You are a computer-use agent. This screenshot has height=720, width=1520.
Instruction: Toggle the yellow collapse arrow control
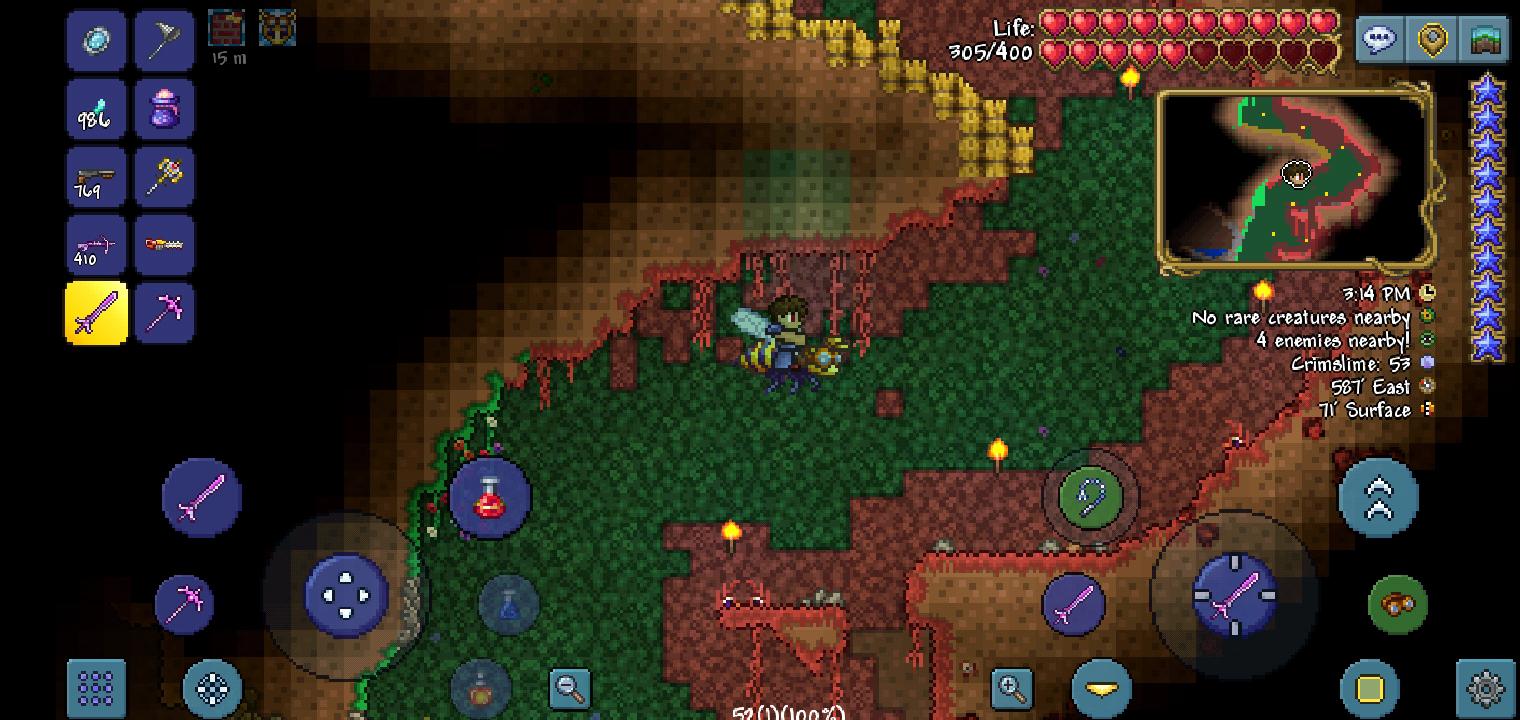pos(1100,687)
